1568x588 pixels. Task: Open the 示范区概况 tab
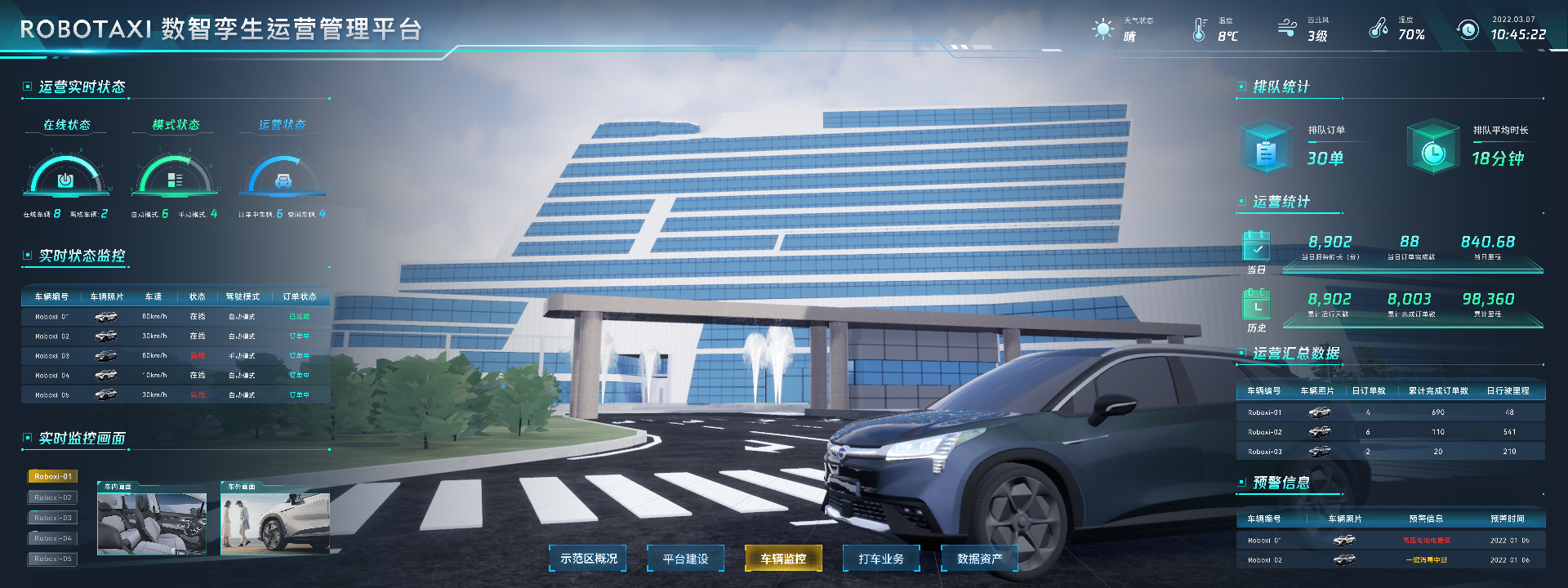pyautogui.click(x=588, y=559)
